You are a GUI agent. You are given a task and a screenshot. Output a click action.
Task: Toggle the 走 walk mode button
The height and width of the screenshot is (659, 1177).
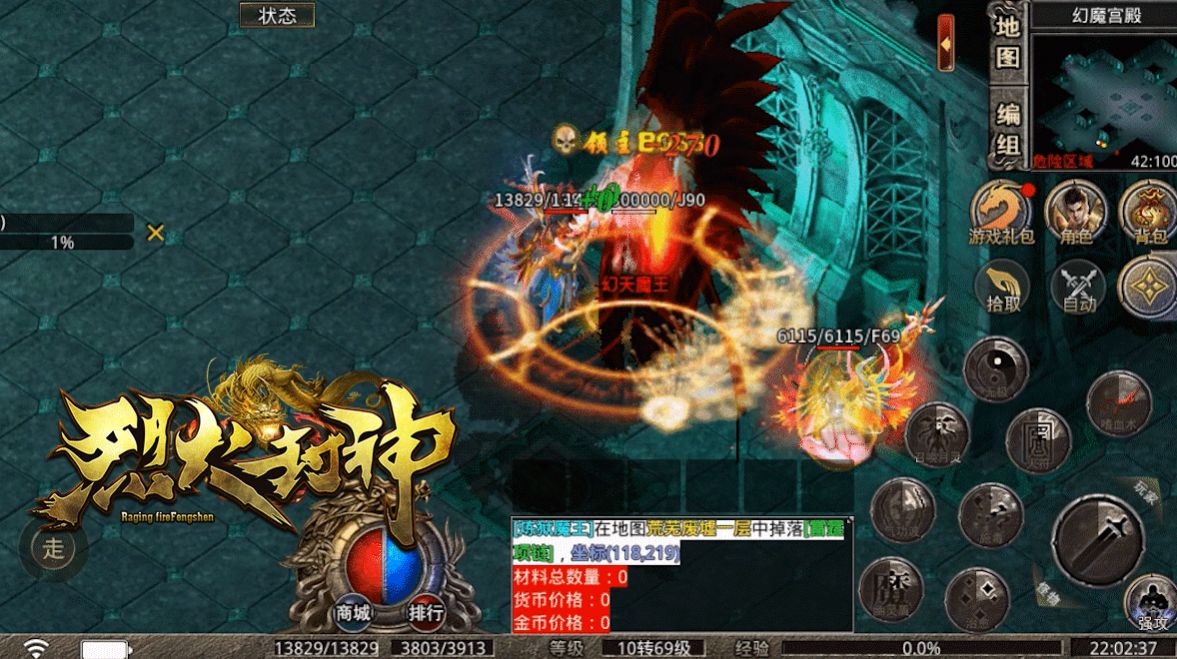point(53,546)
